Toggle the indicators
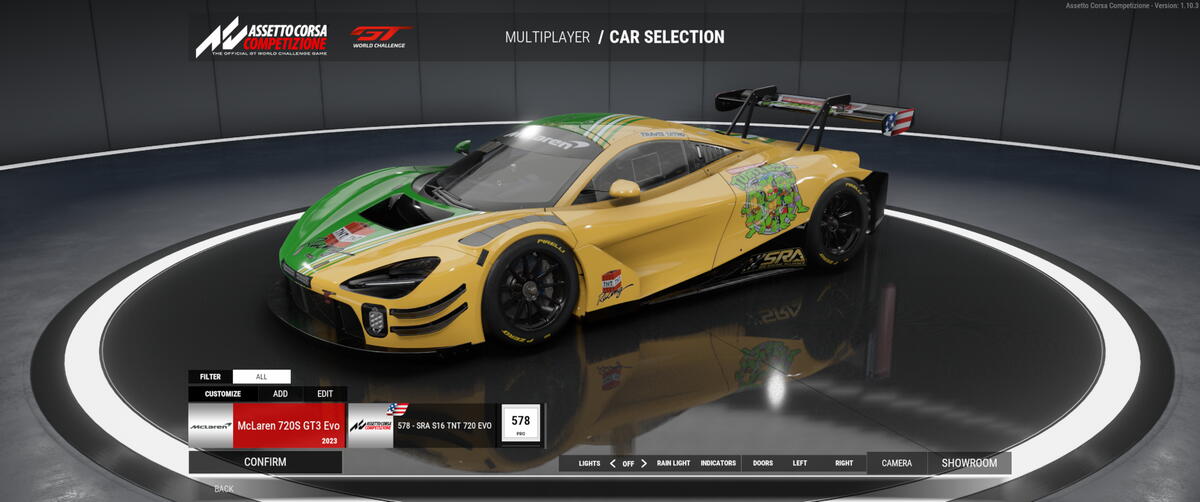The width and height of the screenshot is (1200, 502). (x=718, y=463)
